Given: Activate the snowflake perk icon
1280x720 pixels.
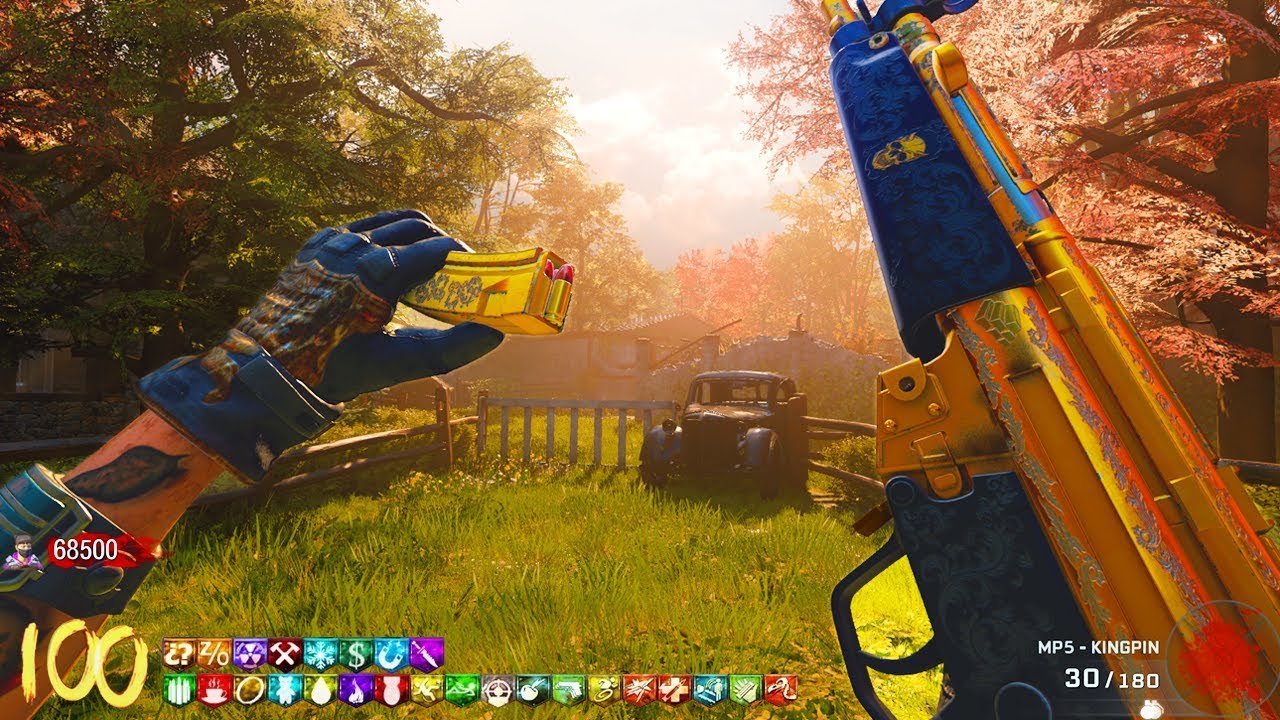Looking at the screenshot, I should pyautogui.click(x=320, y=653).
